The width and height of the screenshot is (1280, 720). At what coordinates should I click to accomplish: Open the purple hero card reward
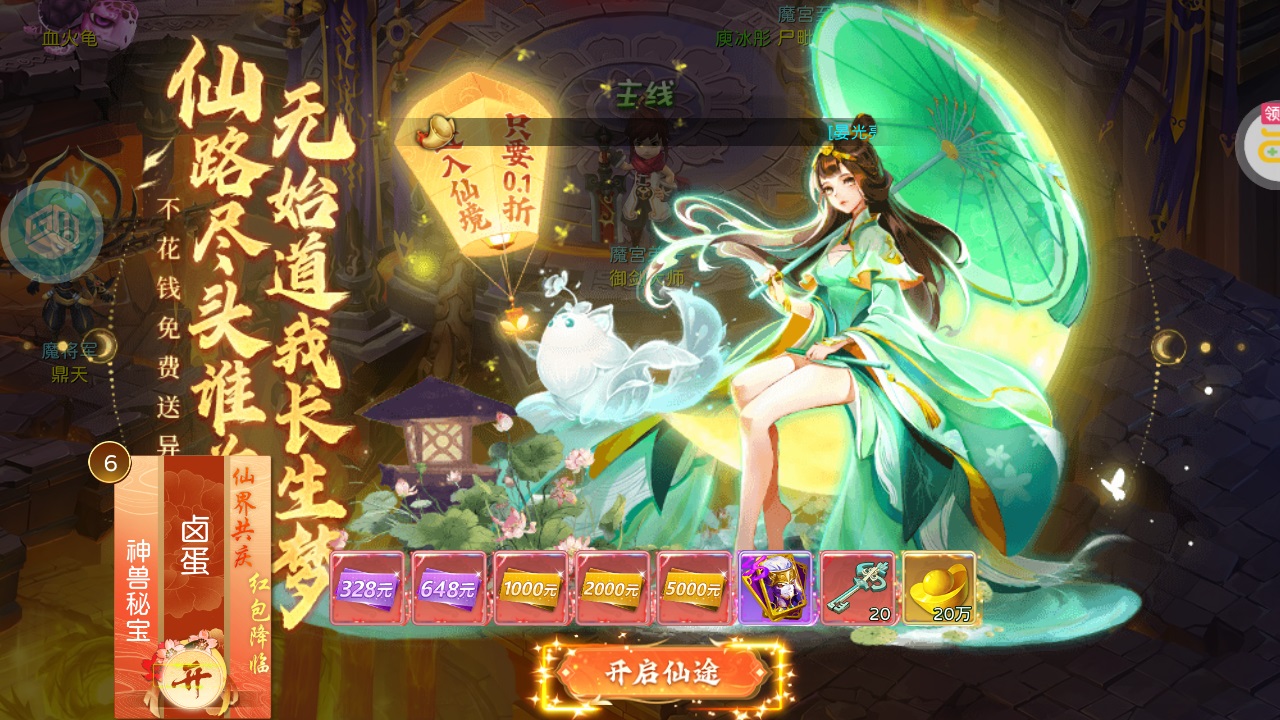point(773,589)
